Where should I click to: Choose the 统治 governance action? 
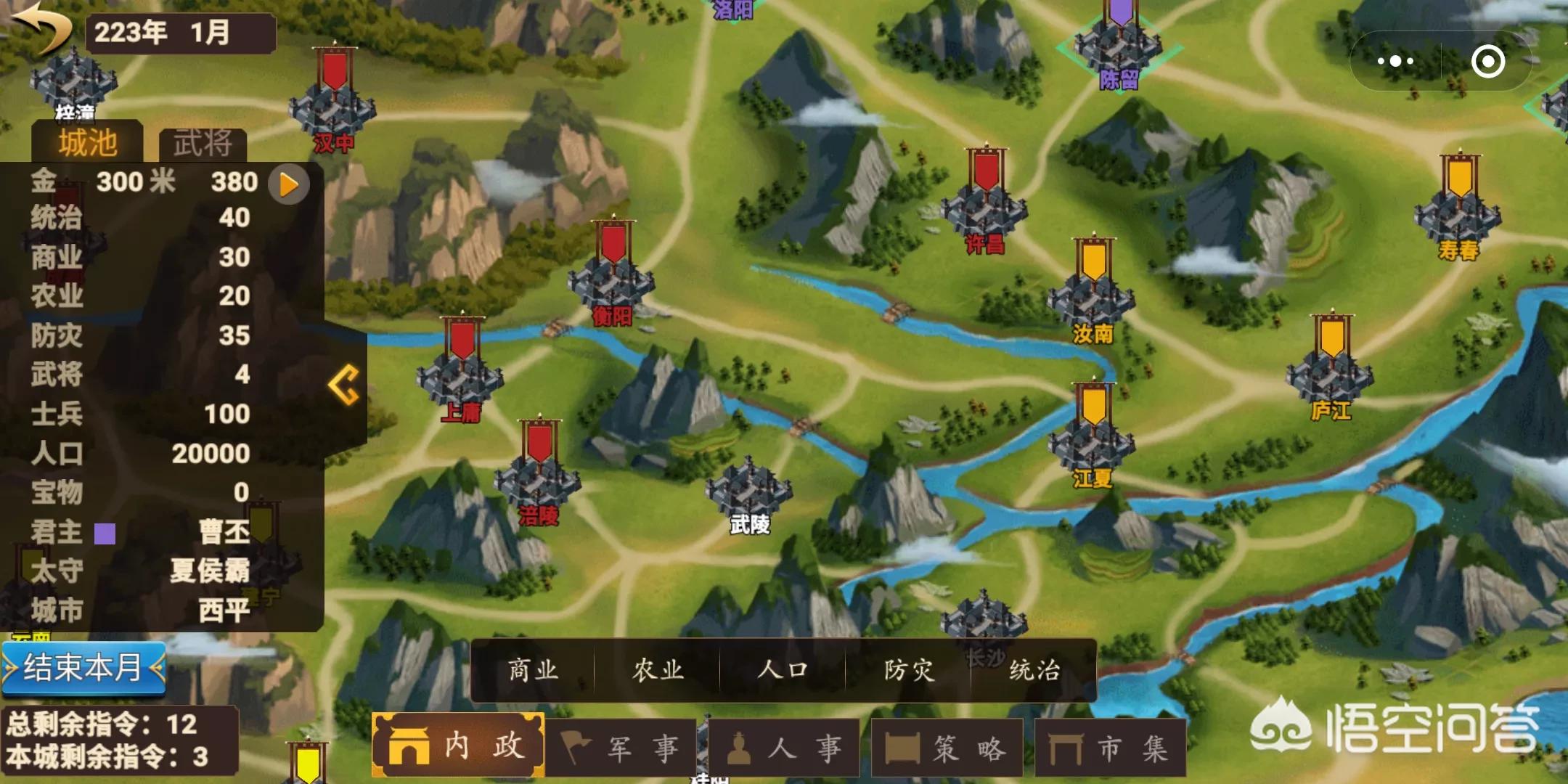click(x=1034, y=670)
